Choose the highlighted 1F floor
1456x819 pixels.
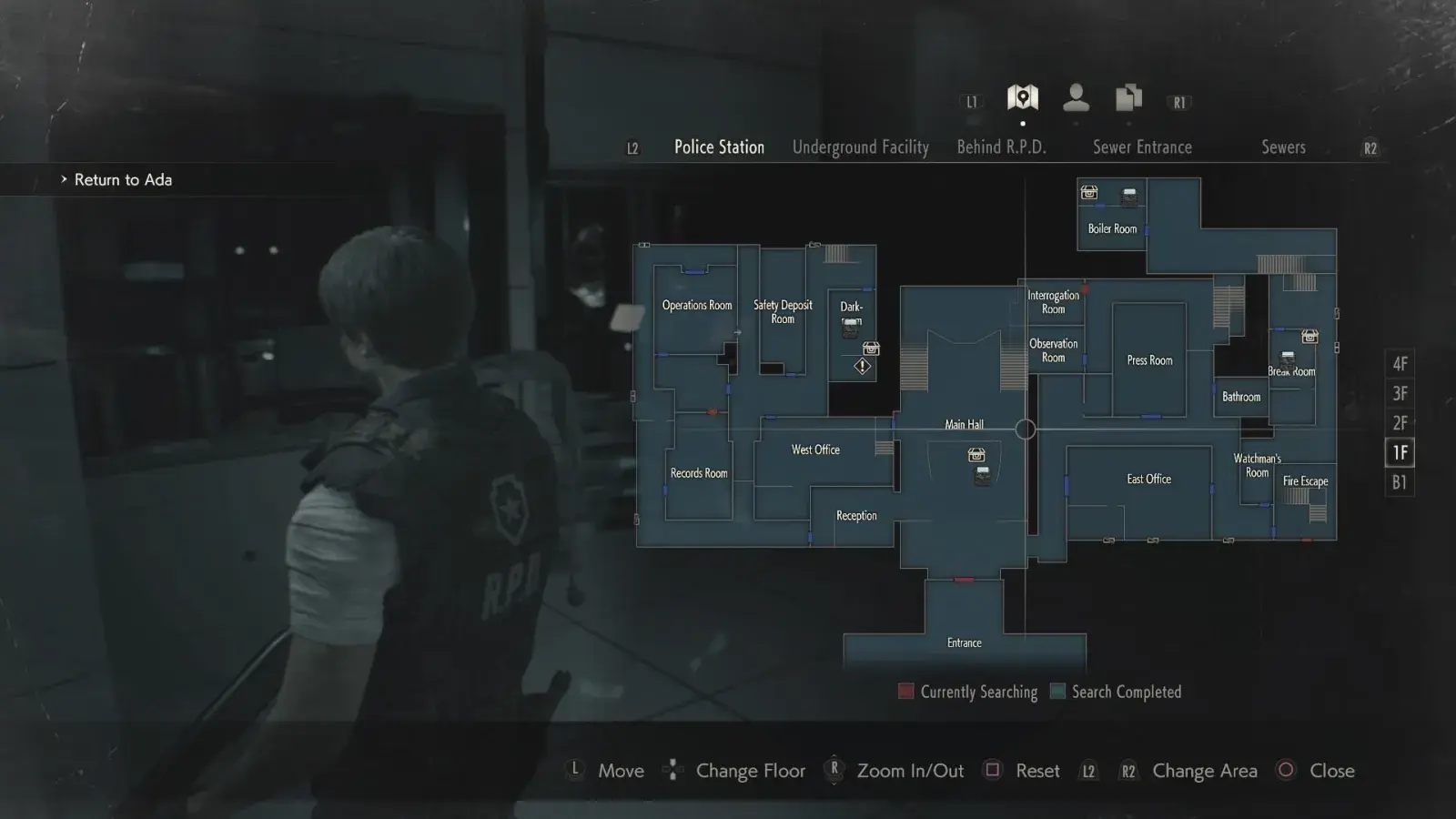1400,452
